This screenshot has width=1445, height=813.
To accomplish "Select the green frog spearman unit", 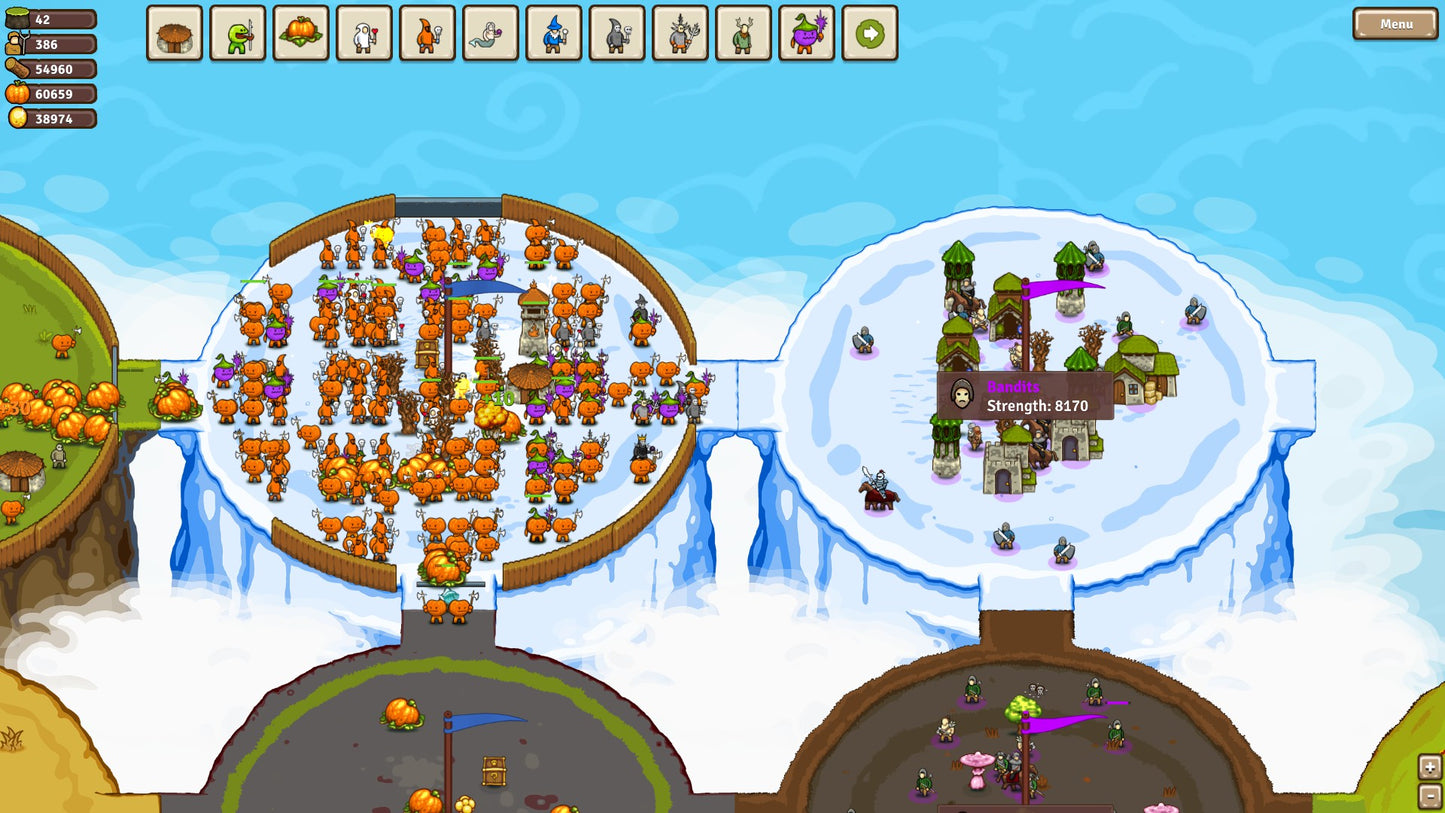I will tap(237, 33).
